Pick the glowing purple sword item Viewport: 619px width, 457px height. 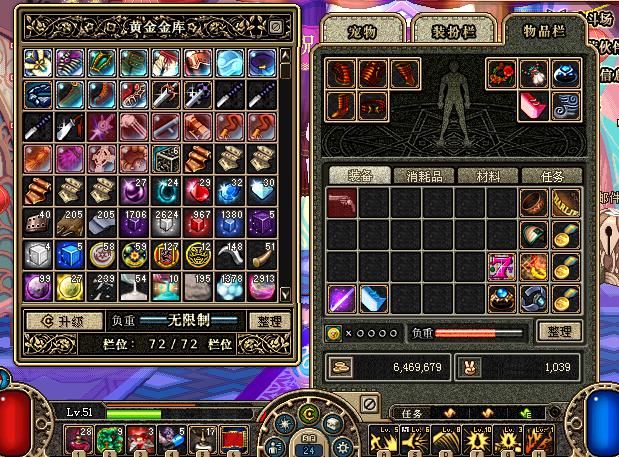tap(342, 298)
